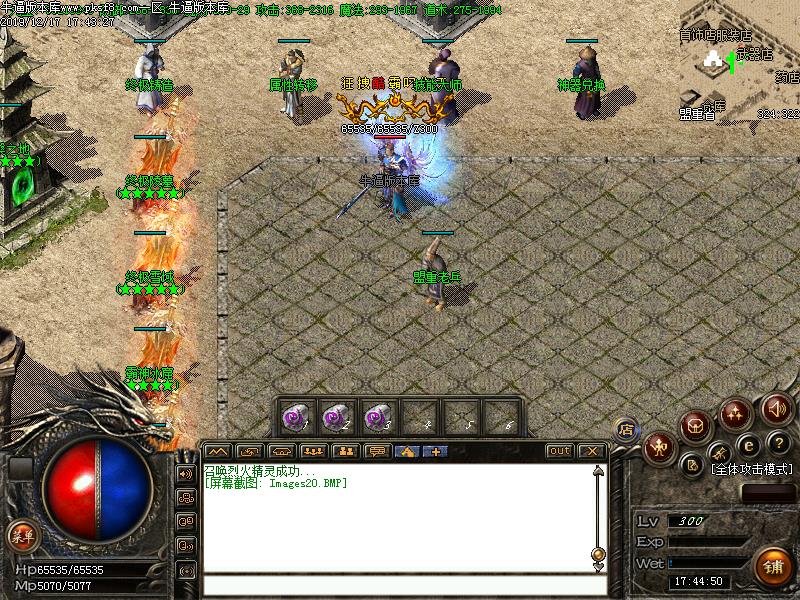Use the purple scroll in hotbar slot 3
Screen dimensions: 800x600
[377, 413]
